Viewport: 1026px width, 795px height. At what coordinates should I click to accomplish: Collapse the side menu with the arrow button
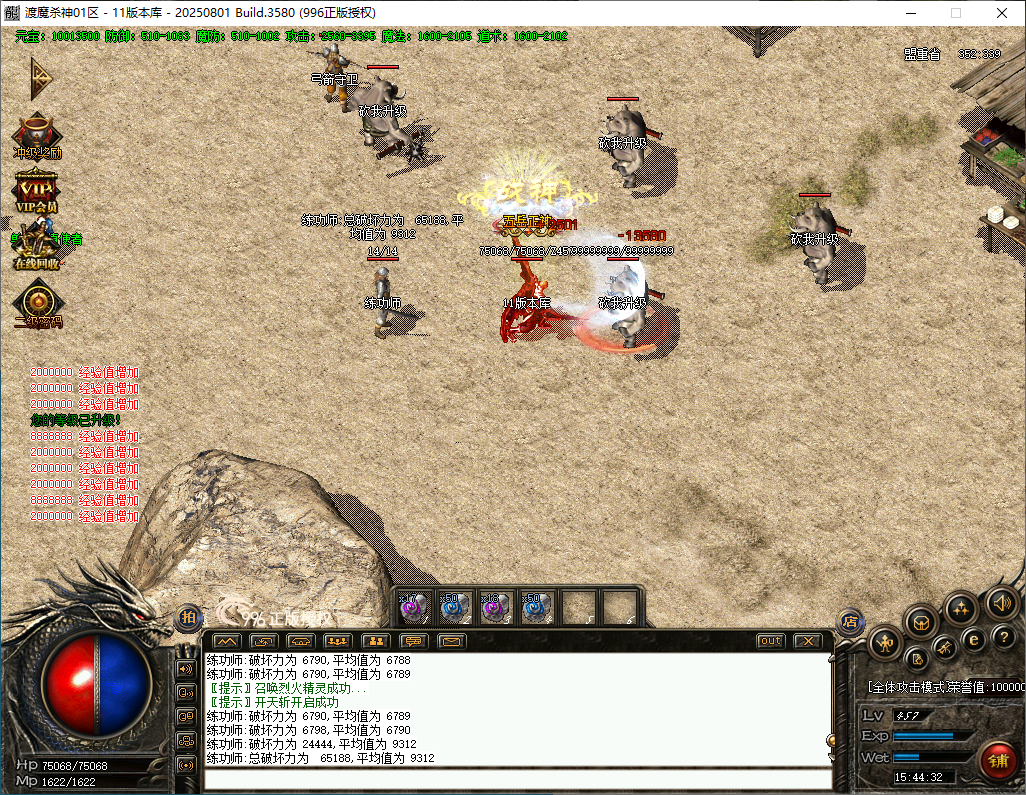[39, 76]
